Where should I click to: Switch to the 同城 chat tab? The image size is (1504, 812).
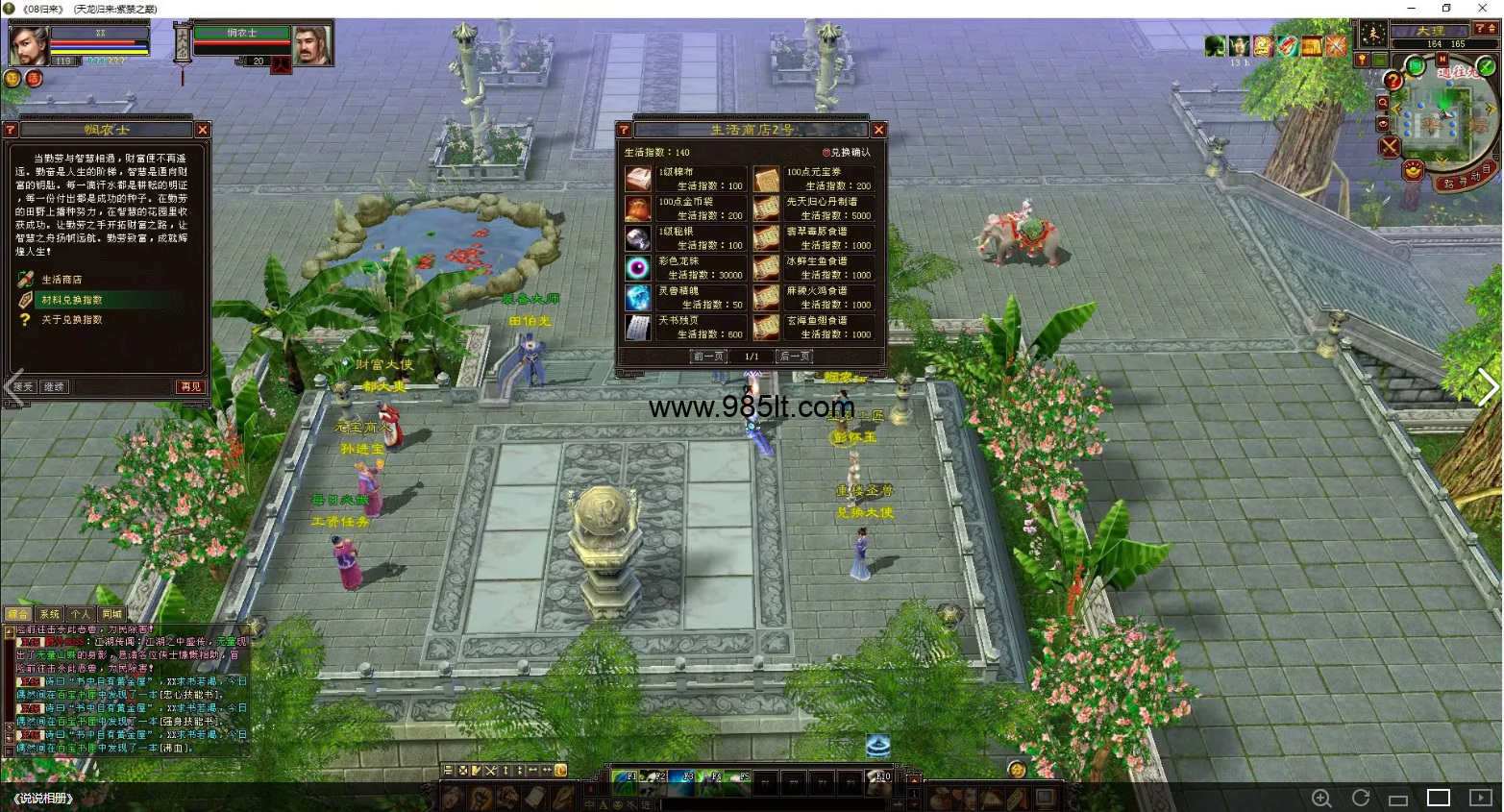[111, 614]
